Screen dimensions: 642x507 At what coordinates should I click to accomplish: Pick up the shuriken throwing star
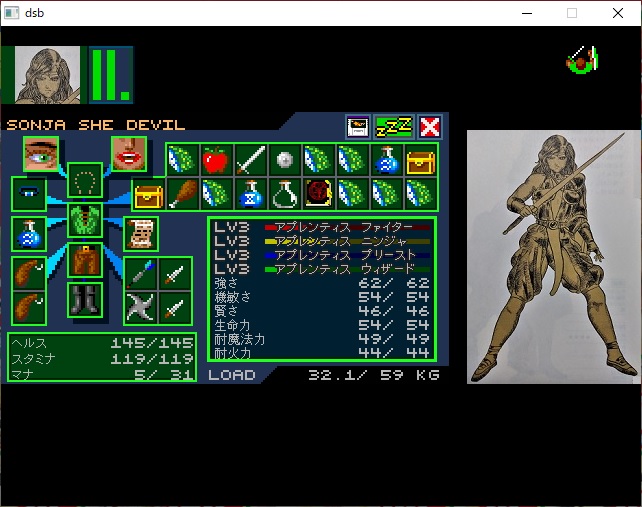click(140, 307)
